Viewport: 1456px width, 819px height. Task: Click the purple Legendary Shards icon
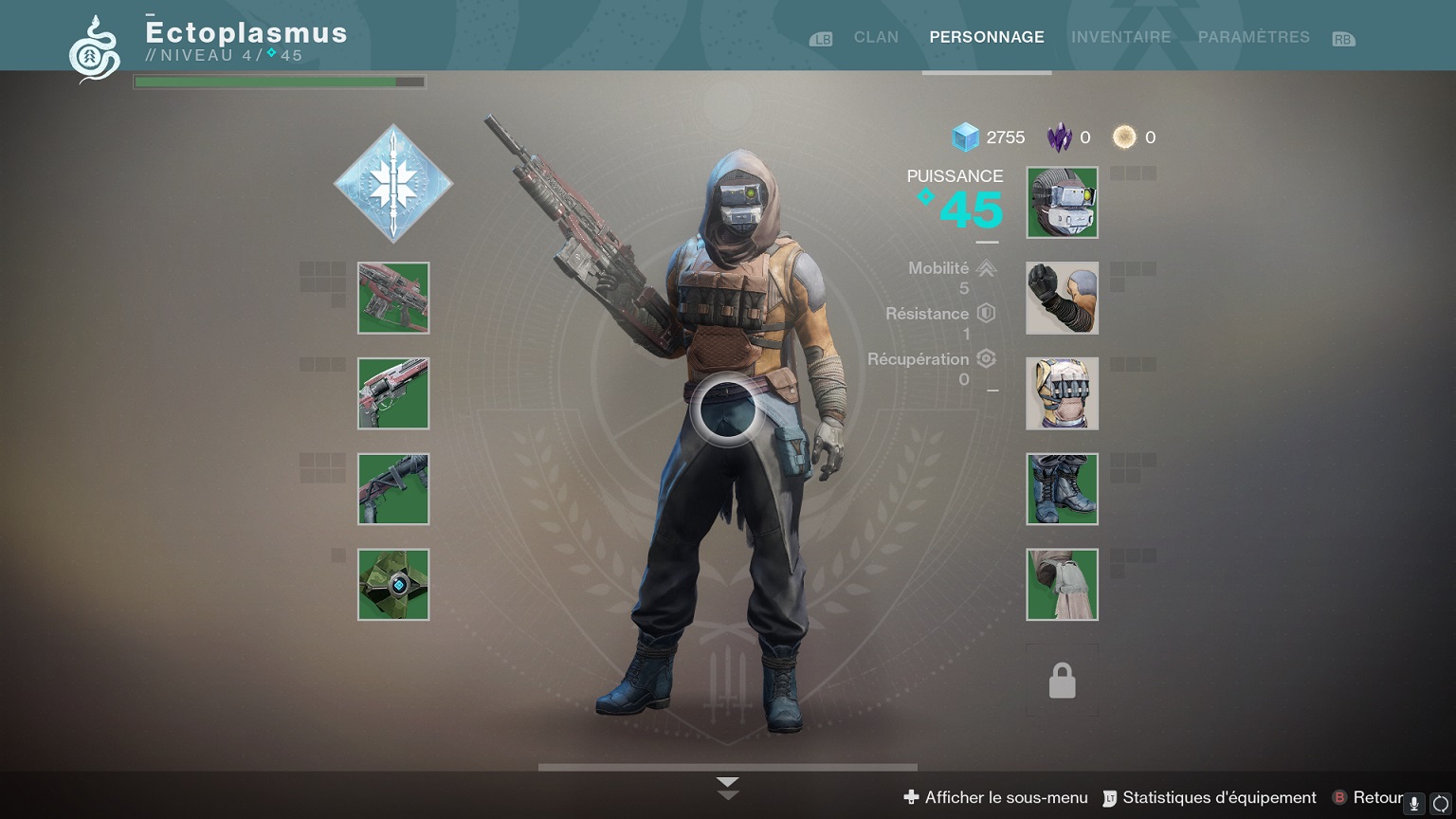coord(1059,137)
